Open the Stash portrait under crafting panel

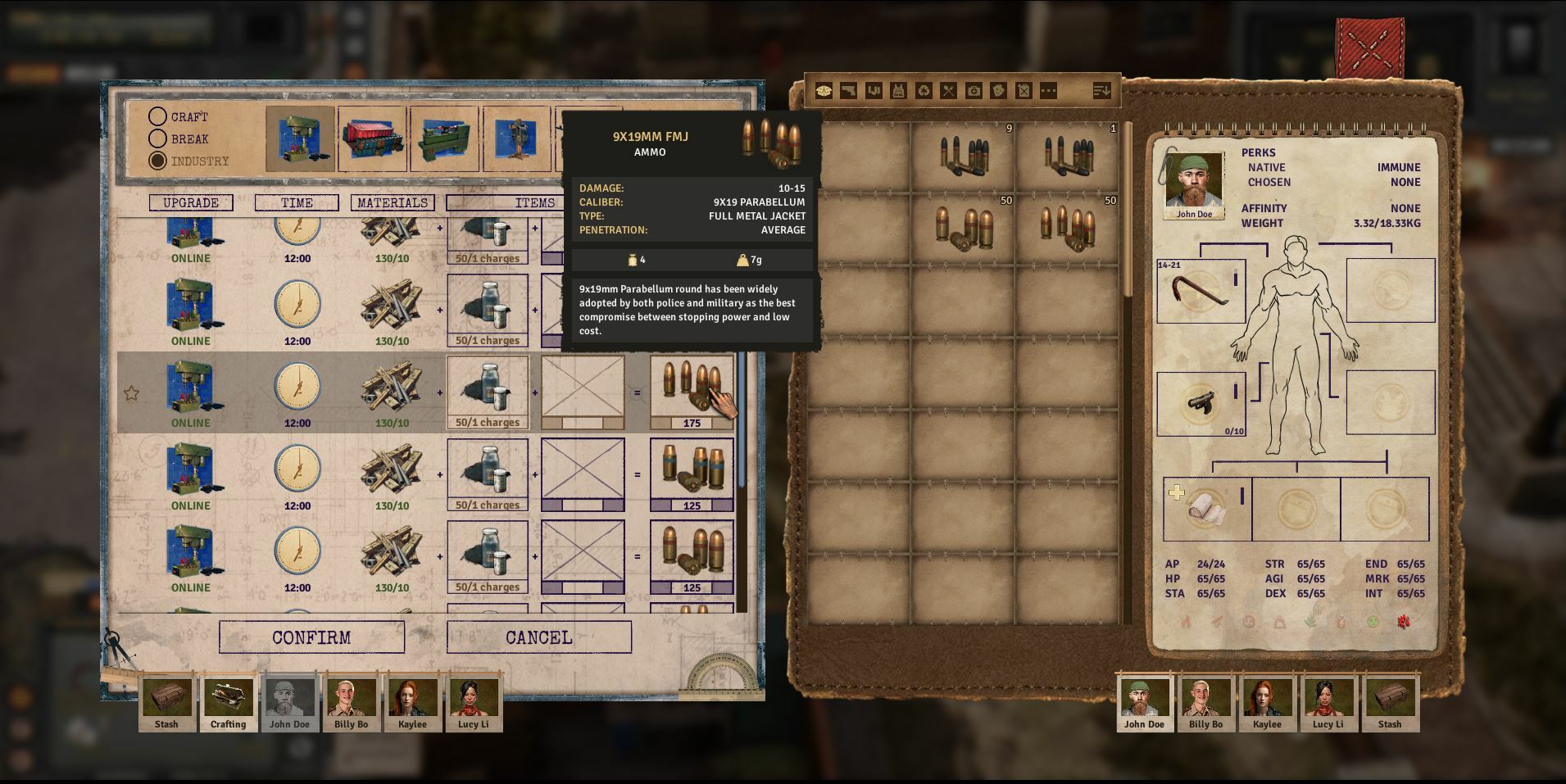[166, 701]
